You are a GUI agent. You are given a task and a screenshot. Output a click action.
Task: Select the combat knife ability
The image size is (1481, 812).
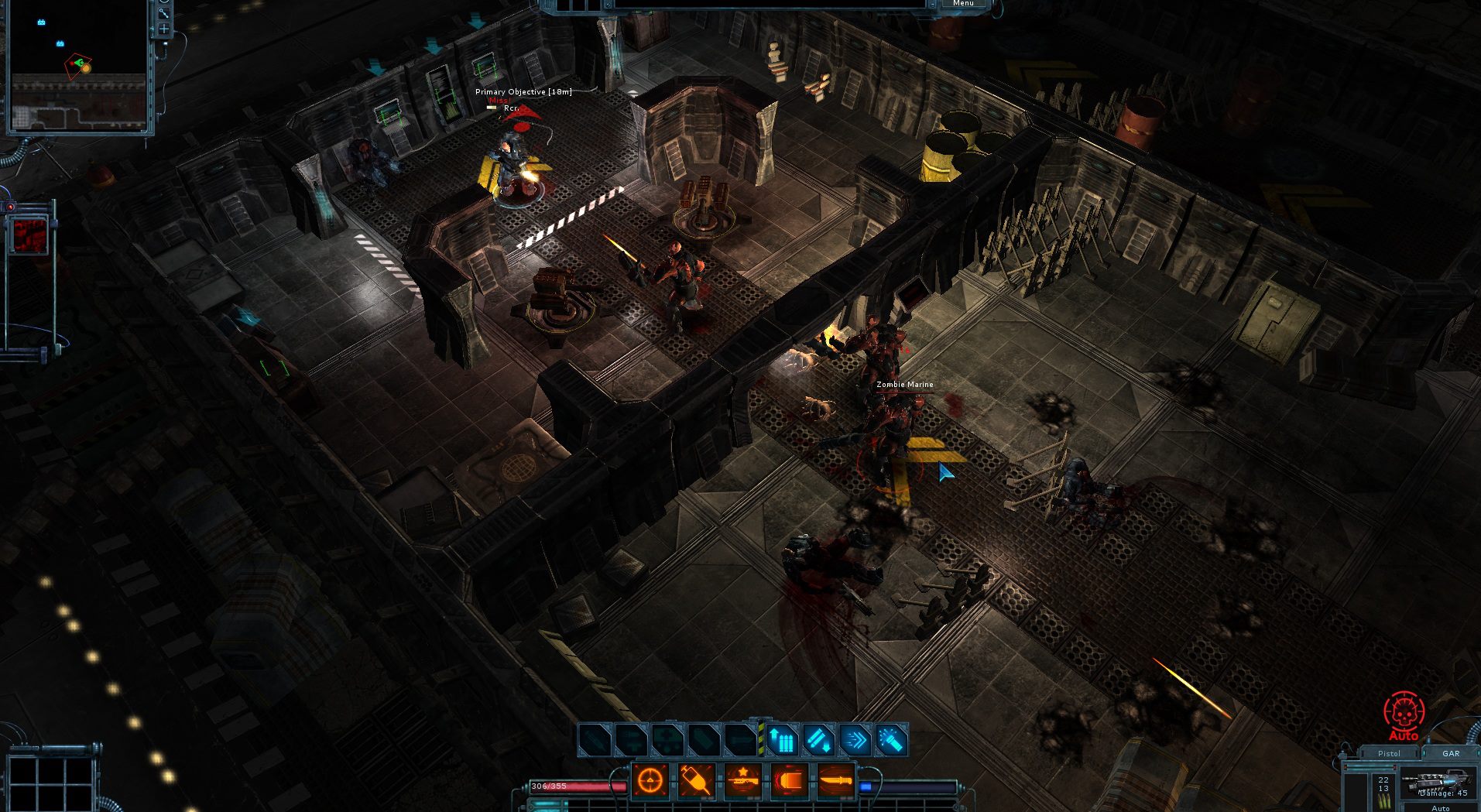pyautogui.click(x=836, y=780)
